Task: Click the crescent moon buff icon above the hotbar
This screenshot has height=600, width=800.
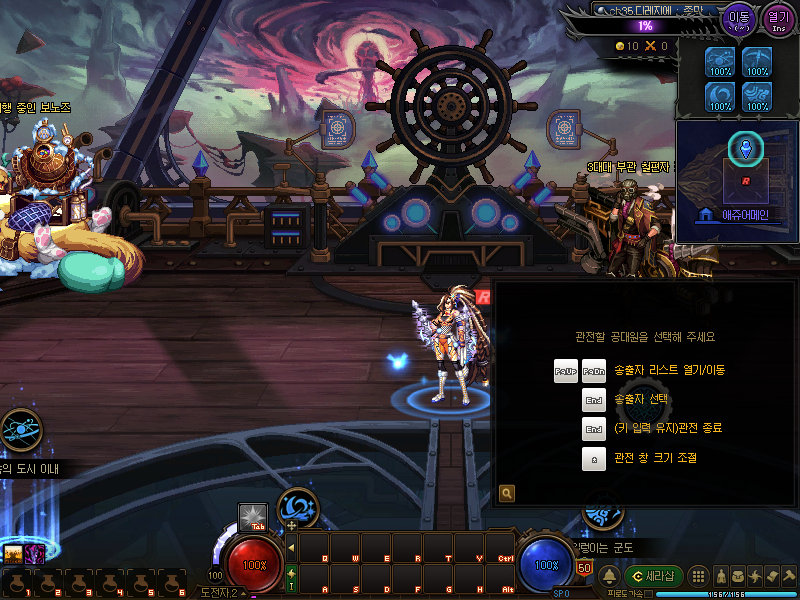Action: (297, 505)
